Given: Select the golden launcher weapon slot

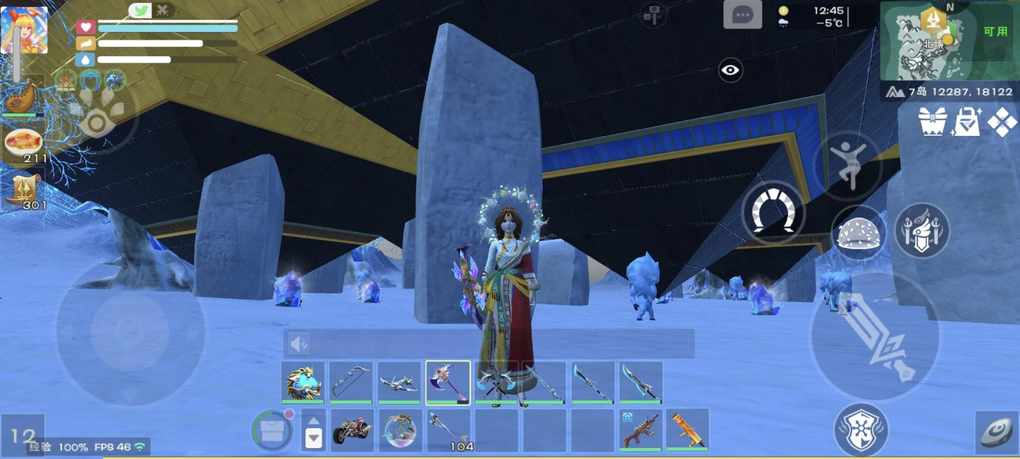Looking at the screenshot, I should 688,430.
